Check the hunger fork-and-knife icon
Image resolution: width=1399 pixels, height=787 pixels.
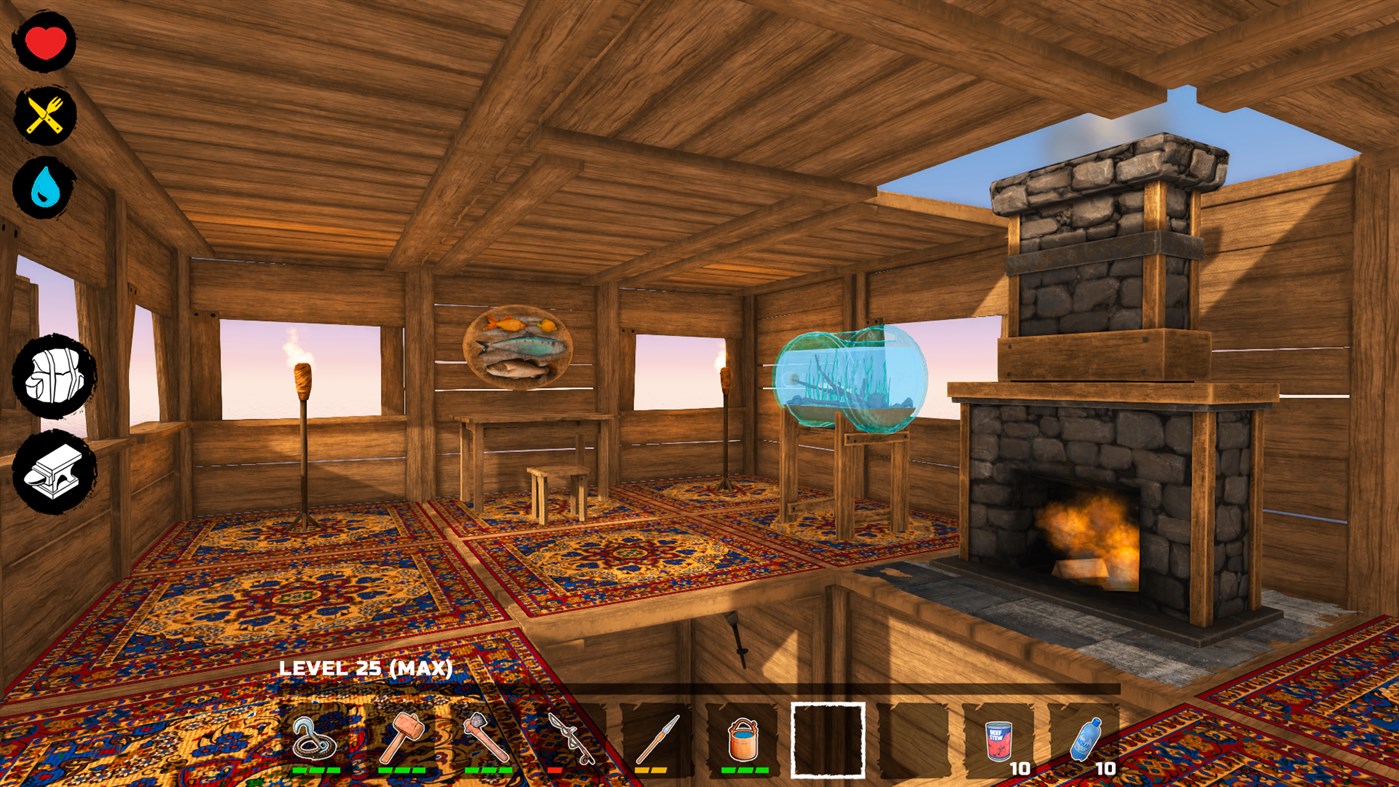pyautogui.click(x=43, y=113)
